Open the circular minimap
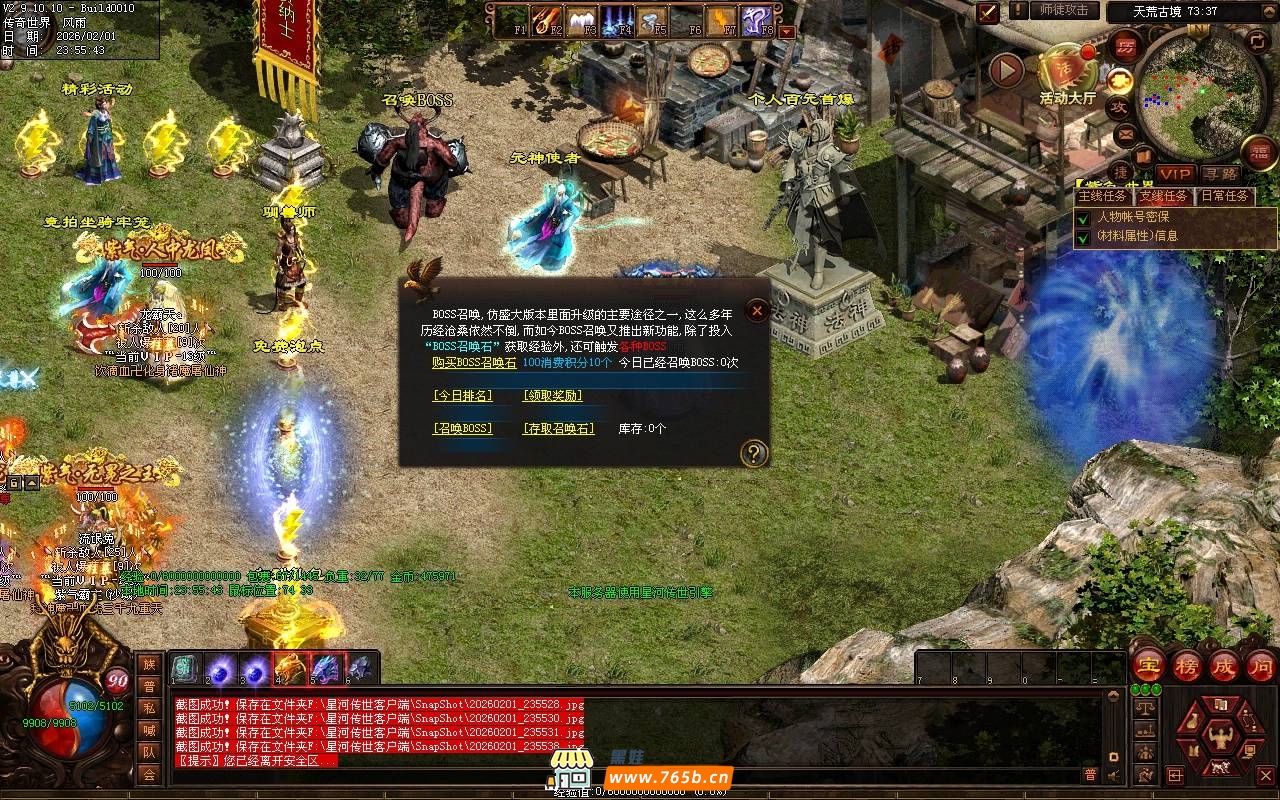Viewport: 1280px width, 800px height. click(x=1199, y=95)
